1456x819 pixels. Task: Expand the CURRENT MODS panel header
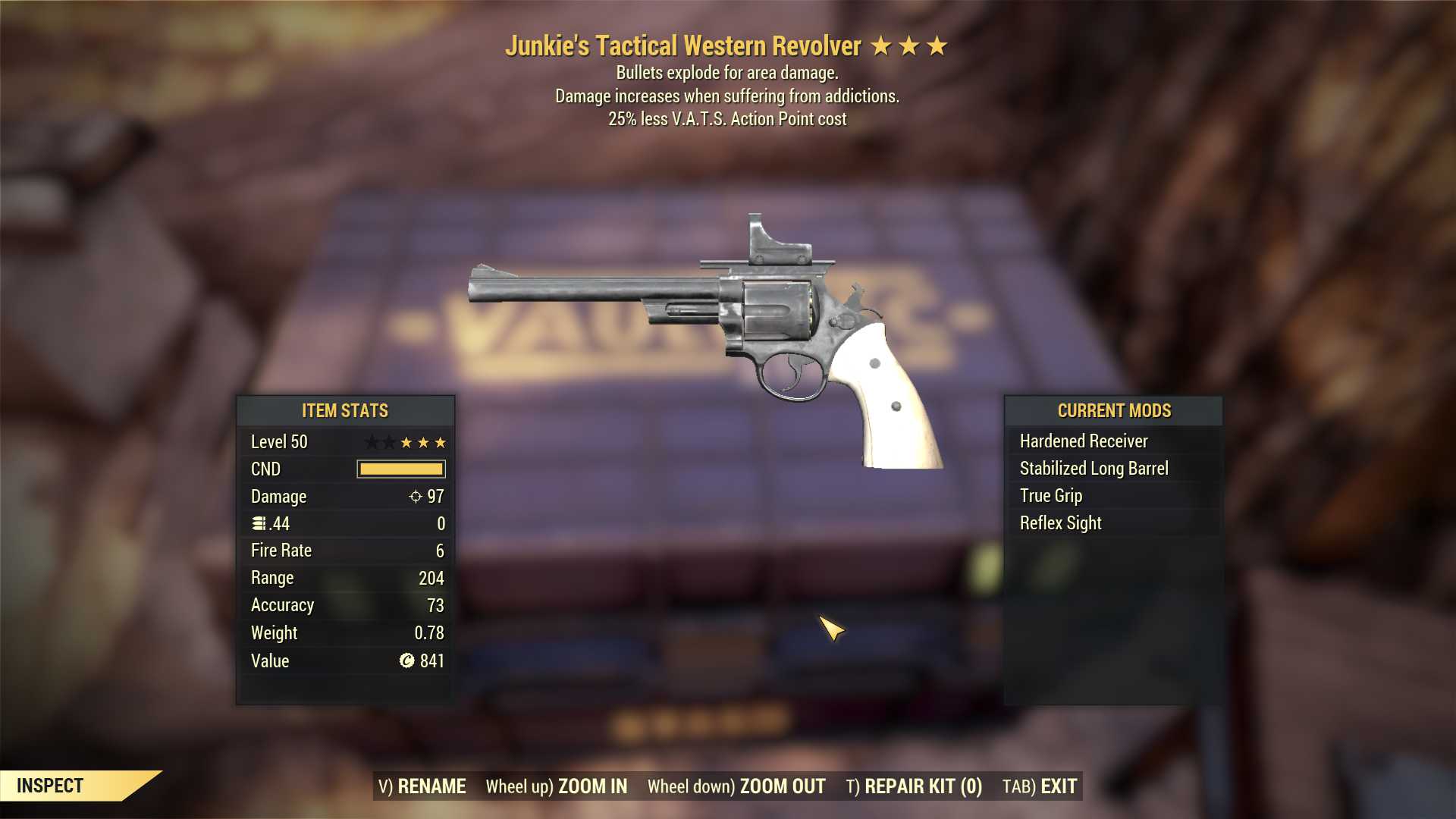tap(1115, 410)
